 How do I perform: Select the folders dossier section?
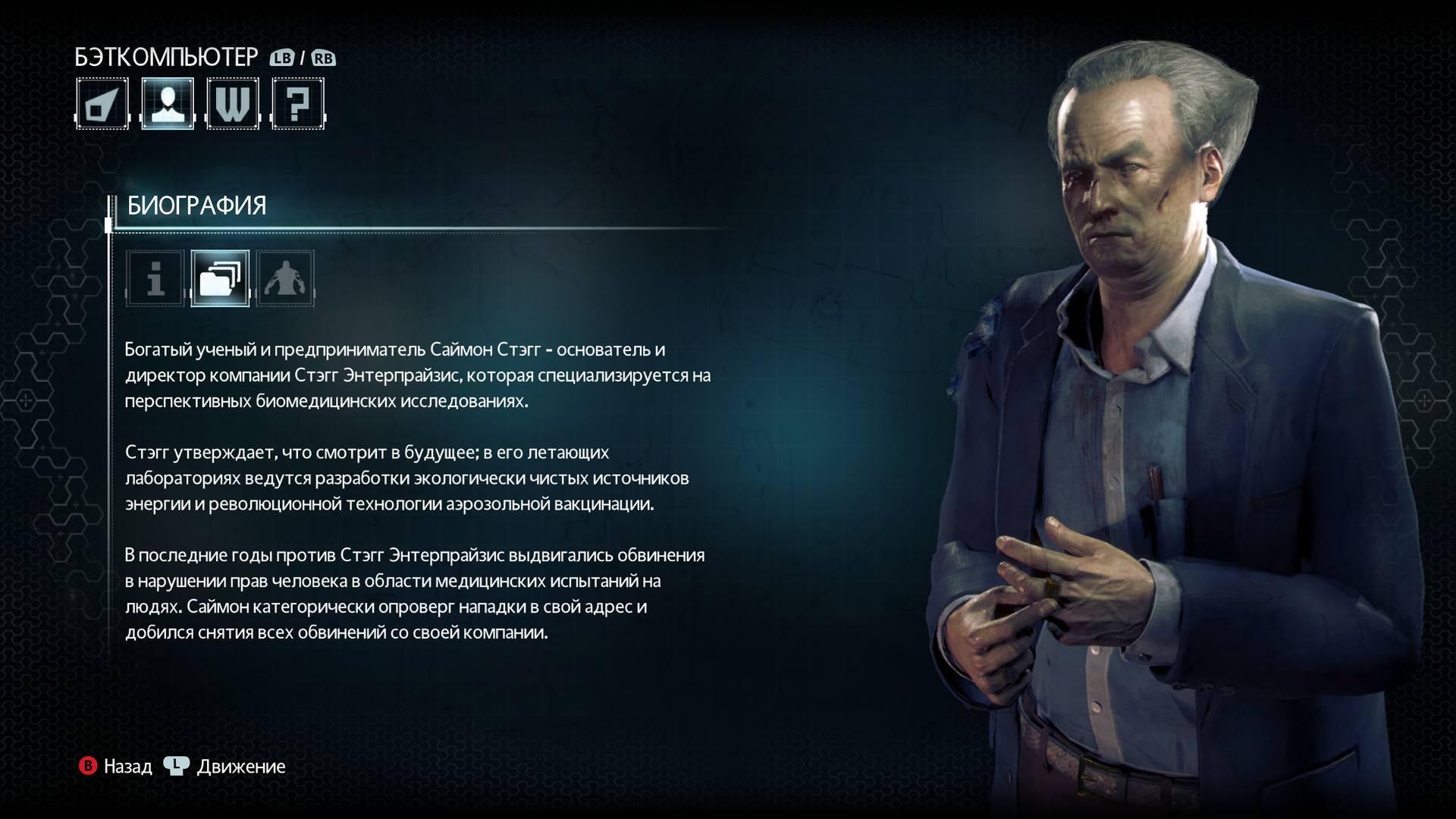220,278
